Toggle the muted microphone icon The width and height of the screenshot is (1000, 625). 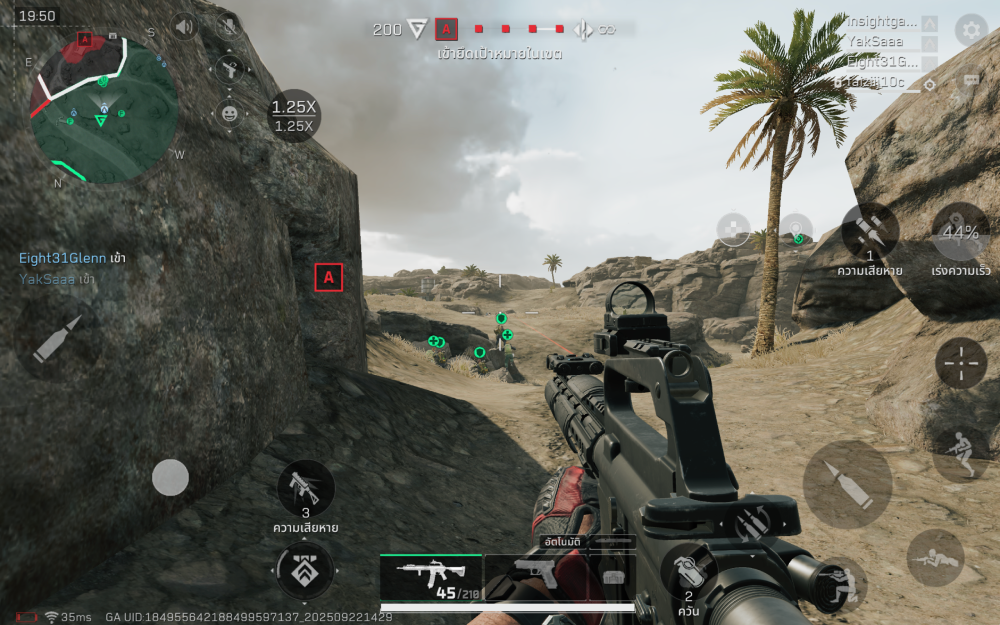[229, 27]
